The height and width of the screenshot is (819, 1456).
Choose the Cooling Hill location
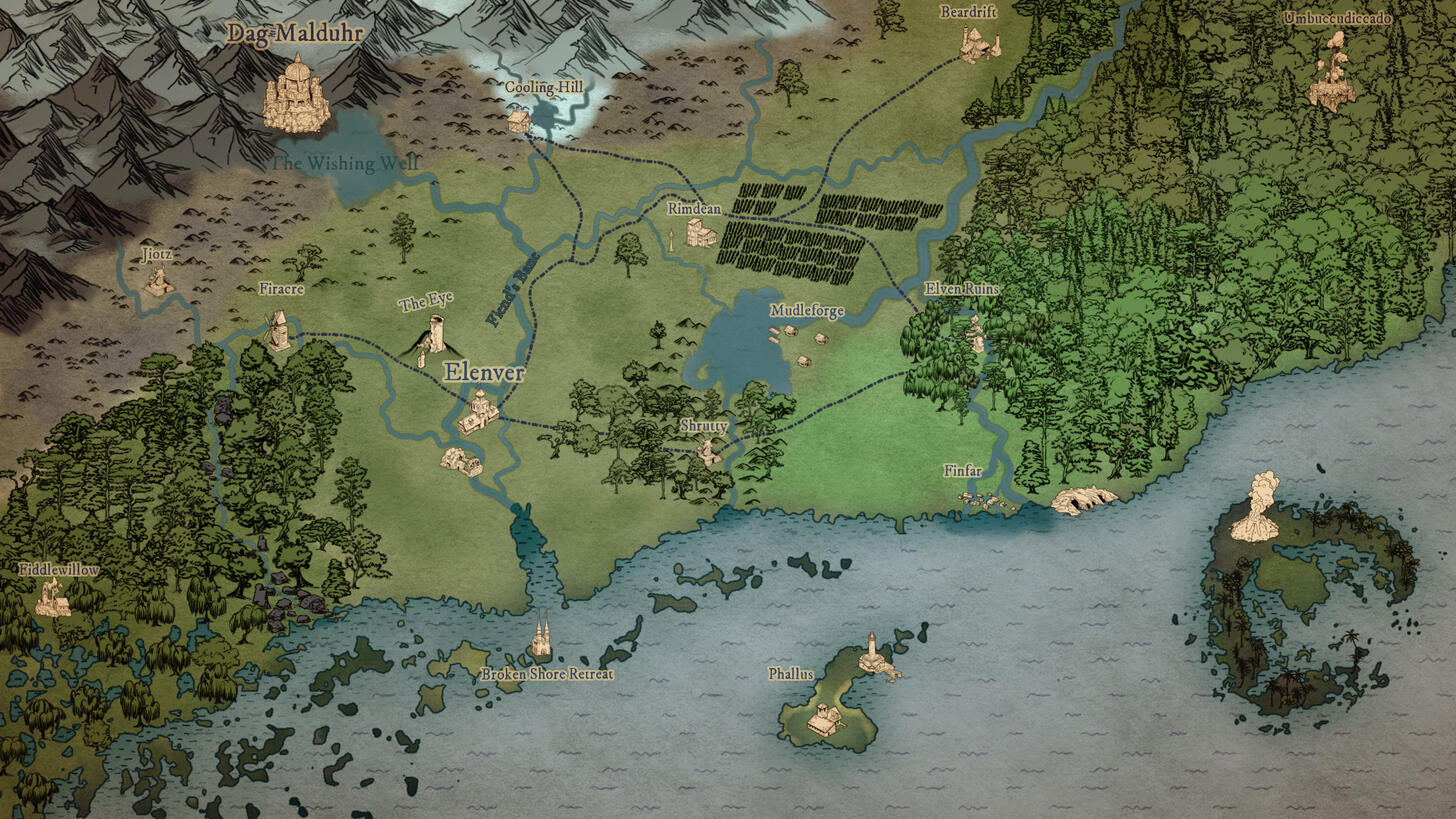point(518,120)
